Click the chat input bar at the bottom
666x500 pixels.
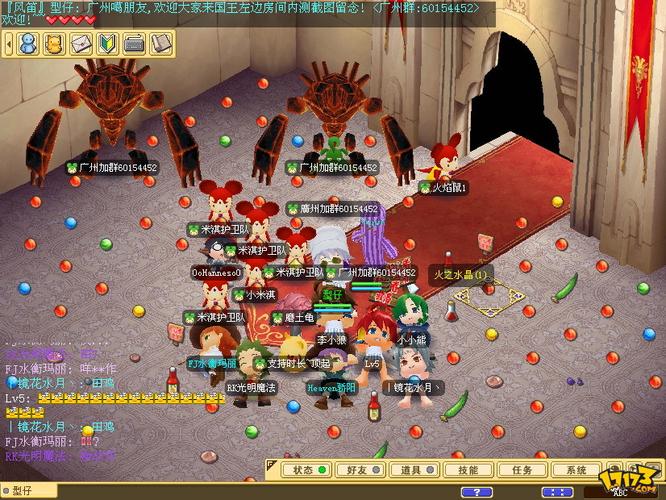coord(200,491)
